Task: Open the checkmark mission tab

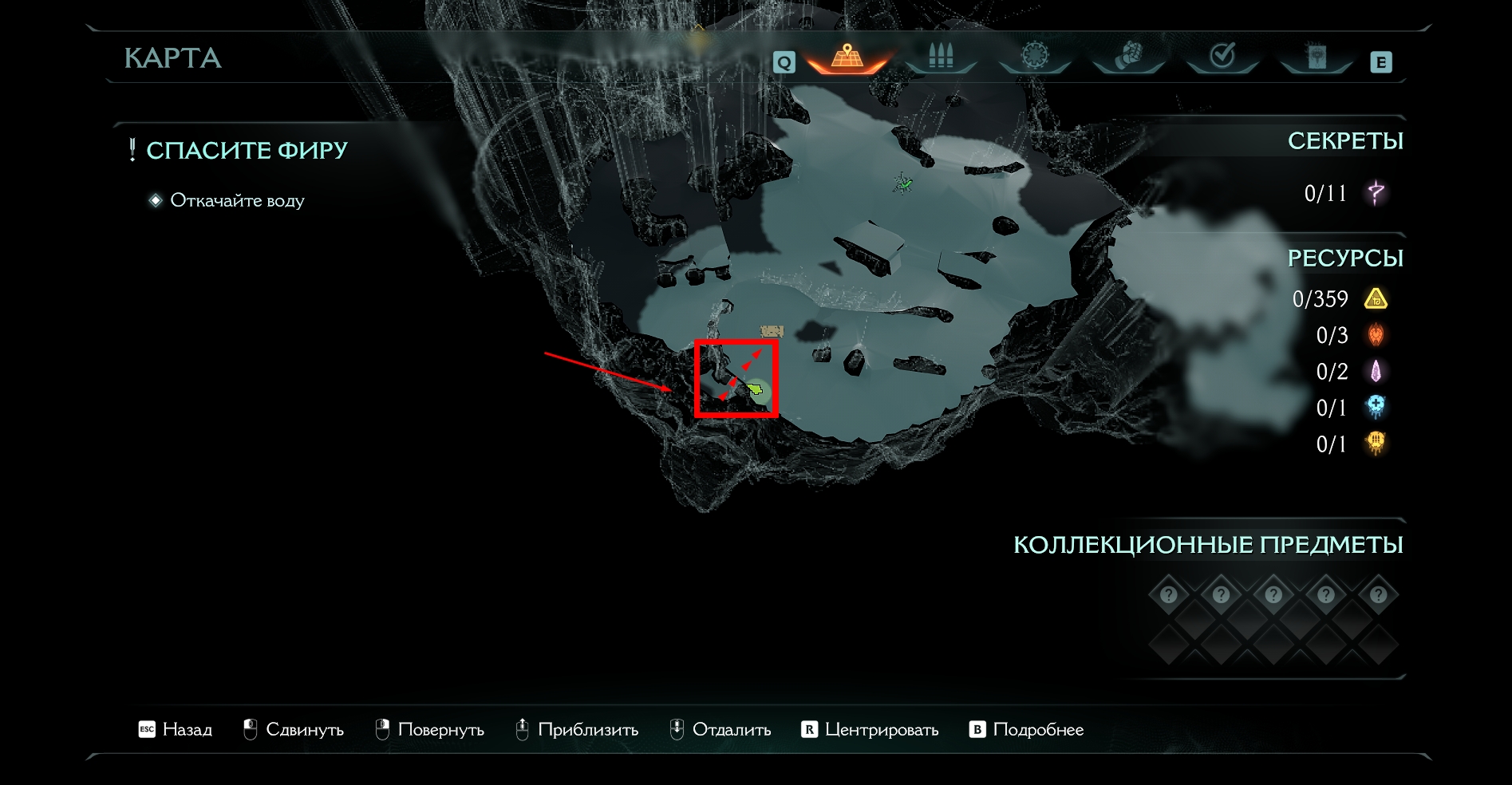Action: tap(1222, 57)
